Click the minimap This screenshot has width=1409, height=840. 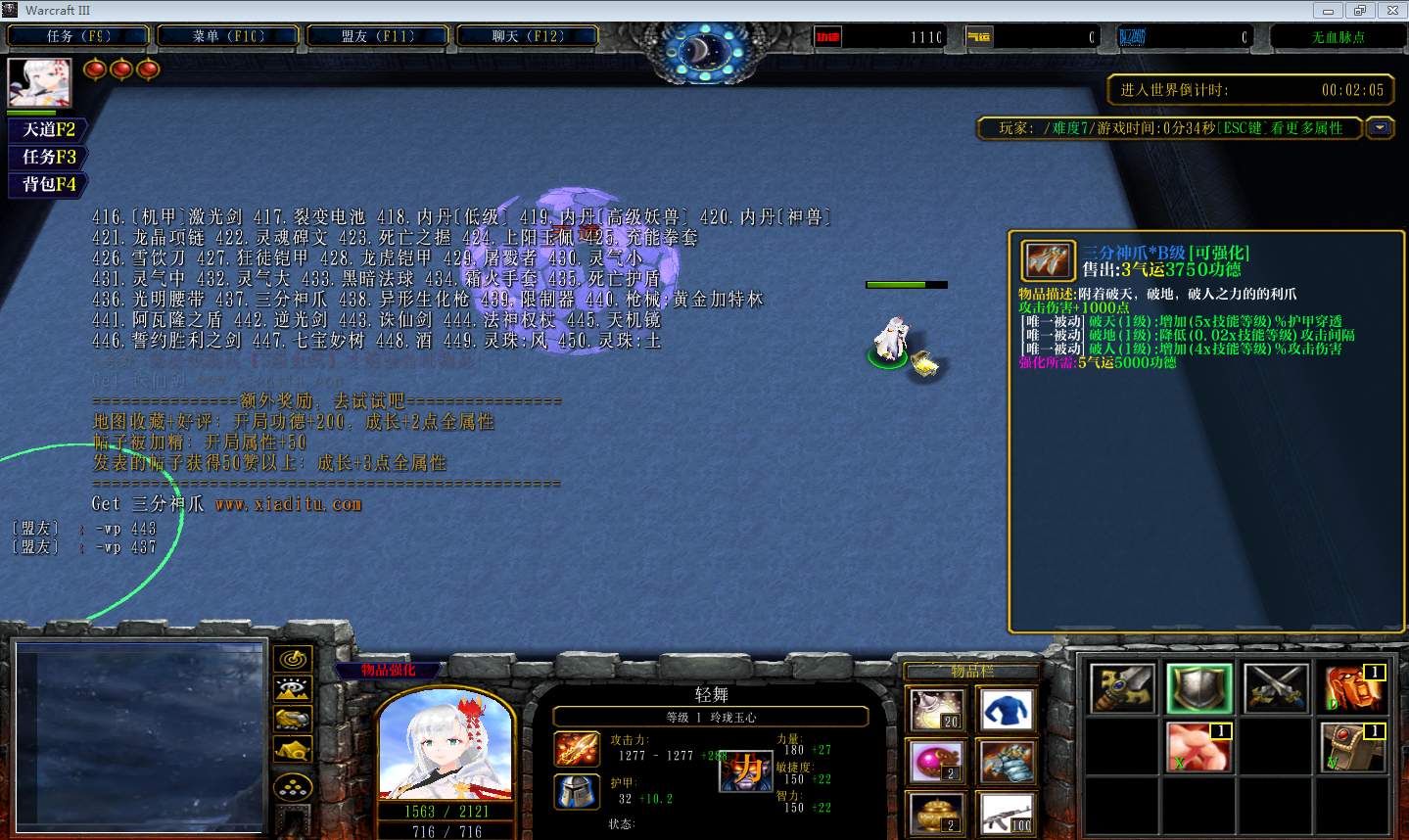click(140, 738)
